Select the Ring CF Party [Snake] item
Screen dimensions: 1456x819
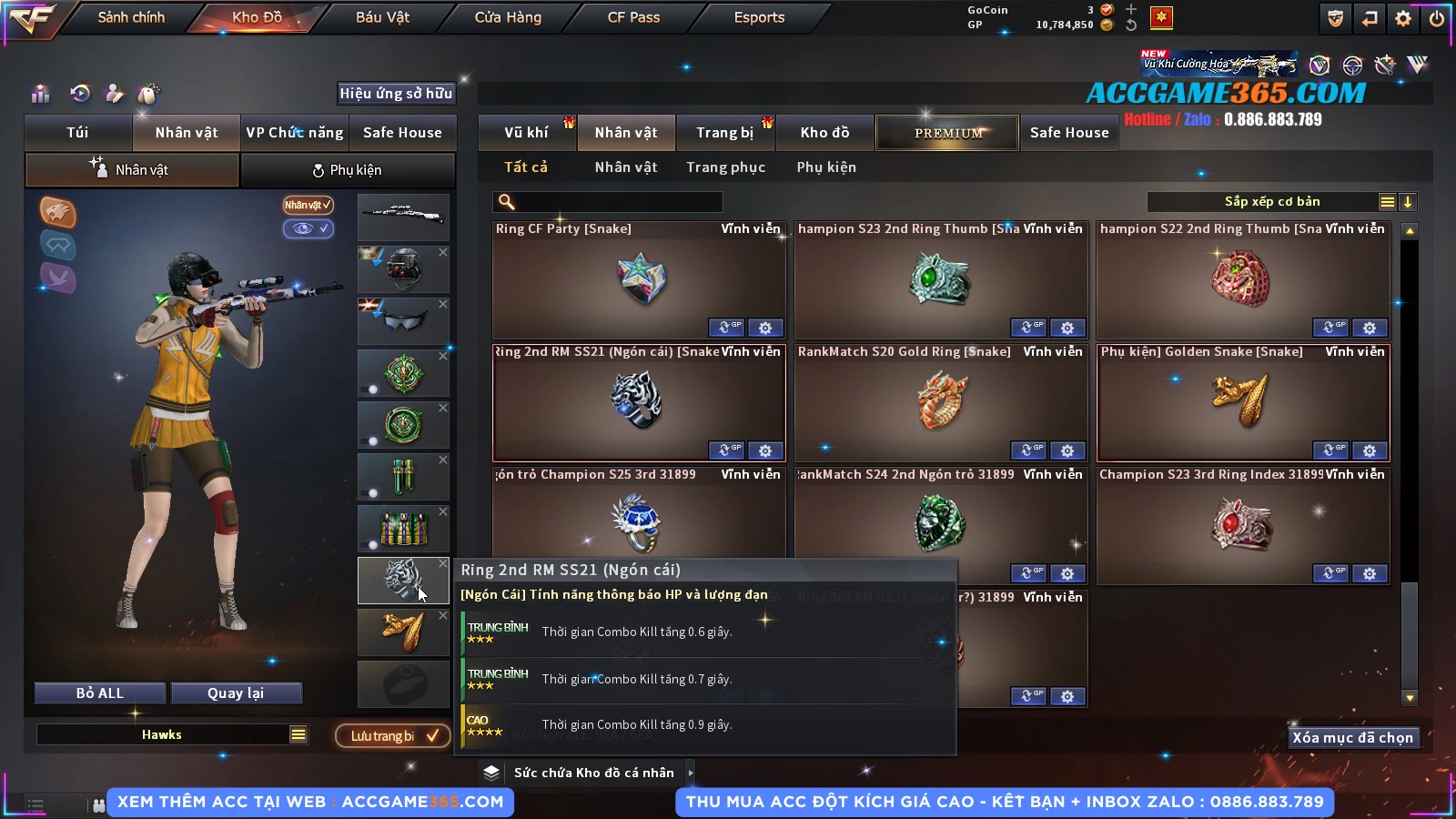(639, 280)
